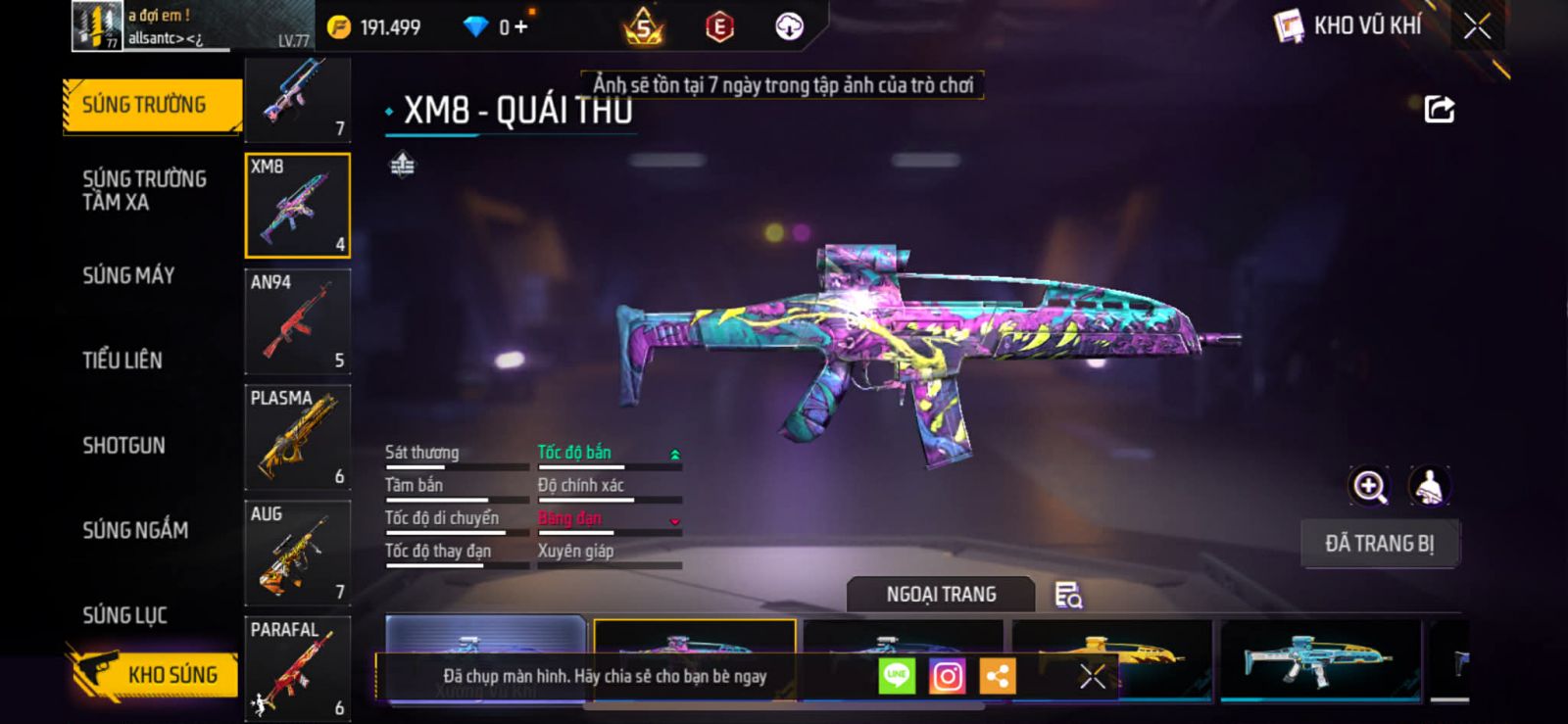The width and height of the screenshot is (1568, 724).
Task: Open the Ngoại Trang tab
Action: coord(941,595)
